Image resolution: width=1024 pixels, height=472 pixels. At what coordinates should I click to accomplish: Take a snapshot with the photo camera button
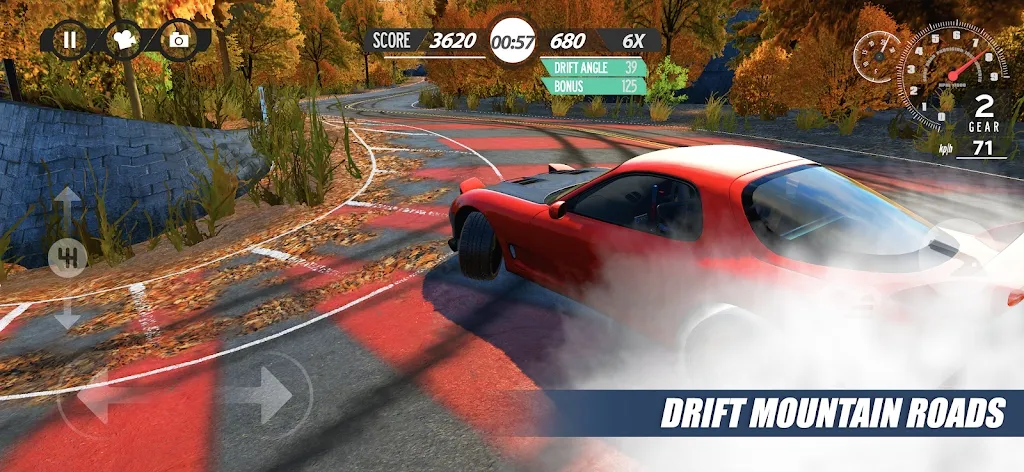point(179,40)
